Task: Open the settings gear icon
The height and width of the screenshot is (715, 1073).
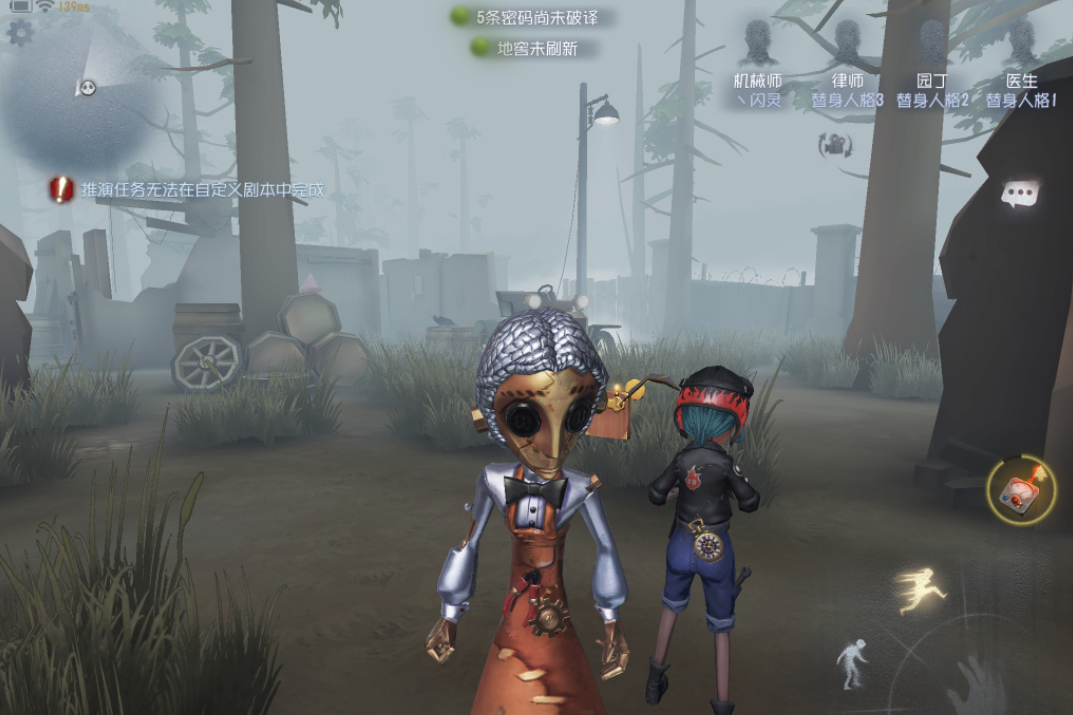Action: pyautogui.click(x=20, y=33)
